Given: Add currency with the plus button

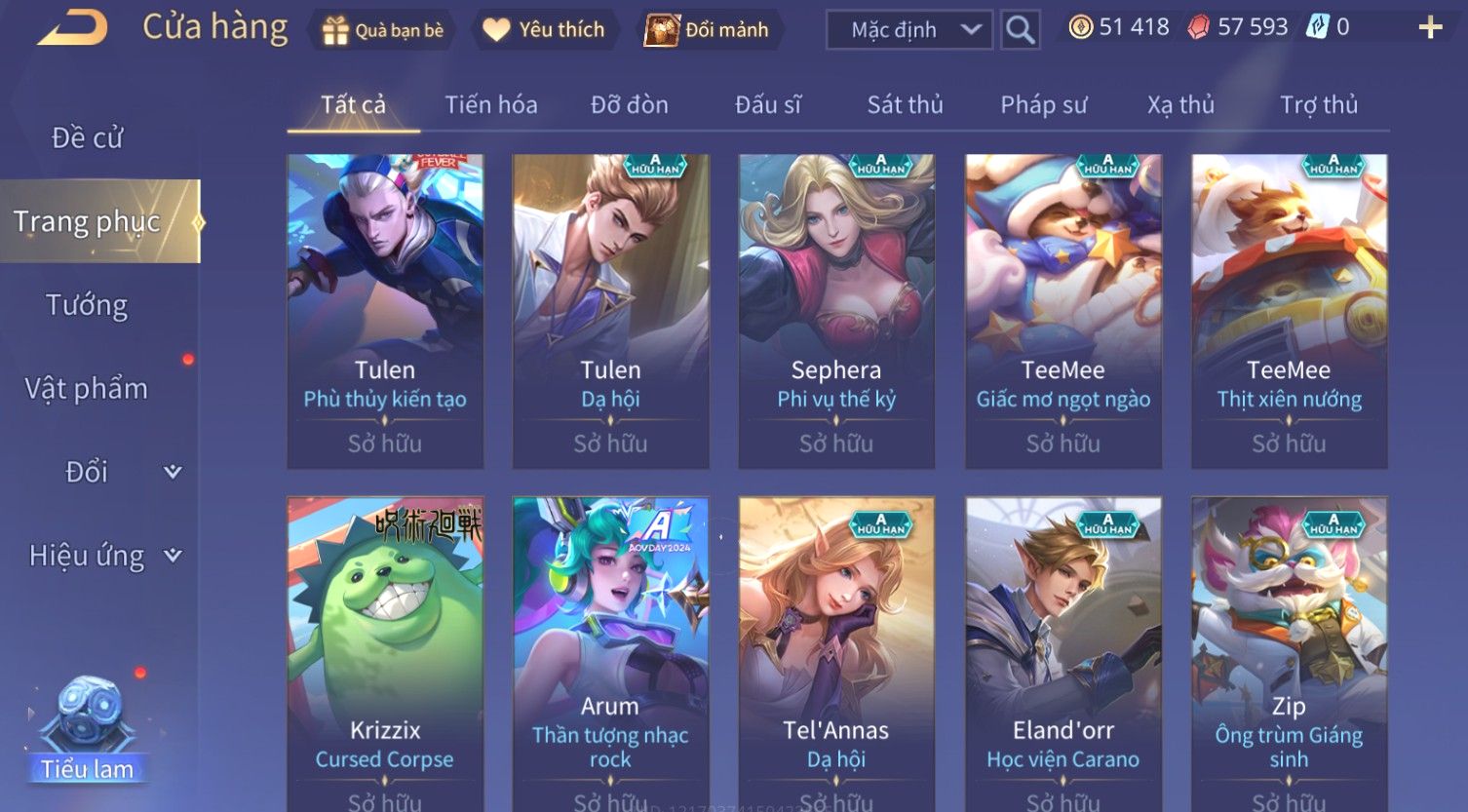Looking at the screenshot, I should [x=1430, y=27].
